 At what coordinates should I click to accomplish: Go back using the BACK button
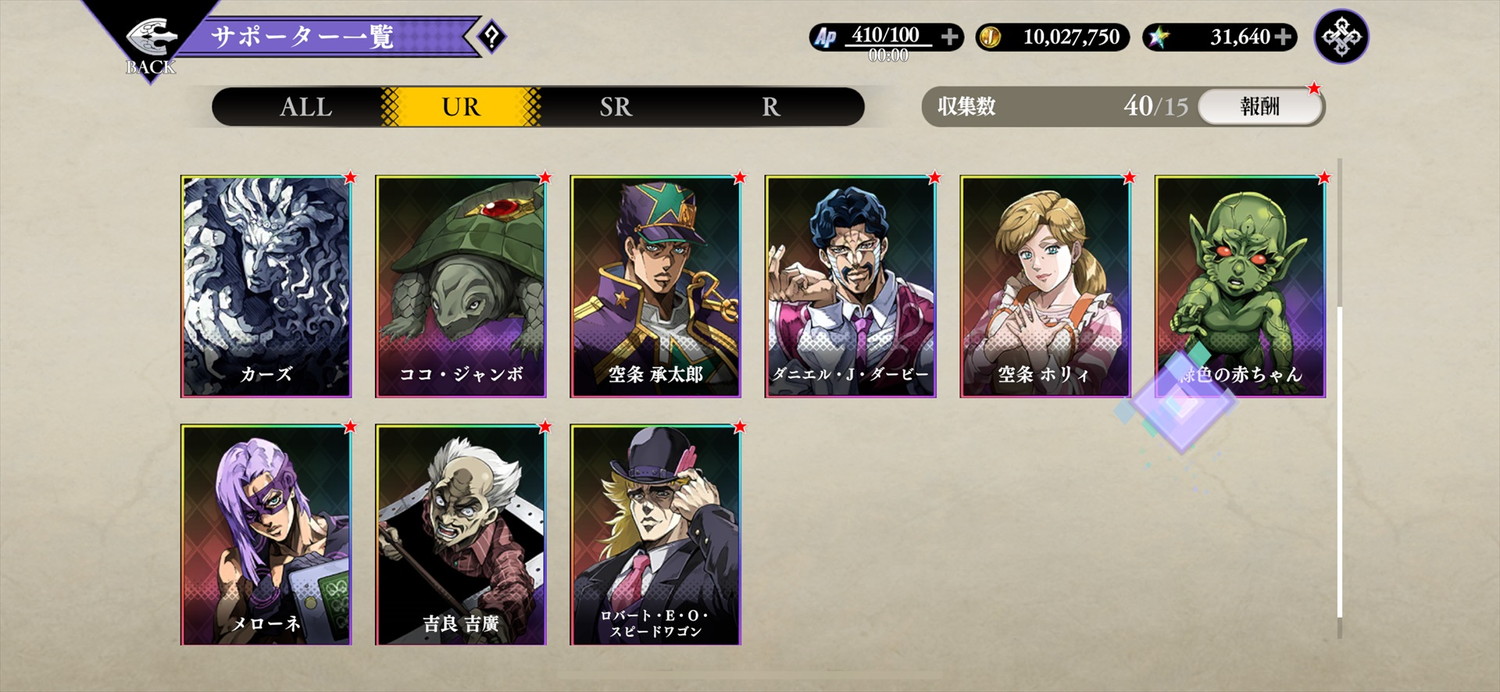pos(150,45)
